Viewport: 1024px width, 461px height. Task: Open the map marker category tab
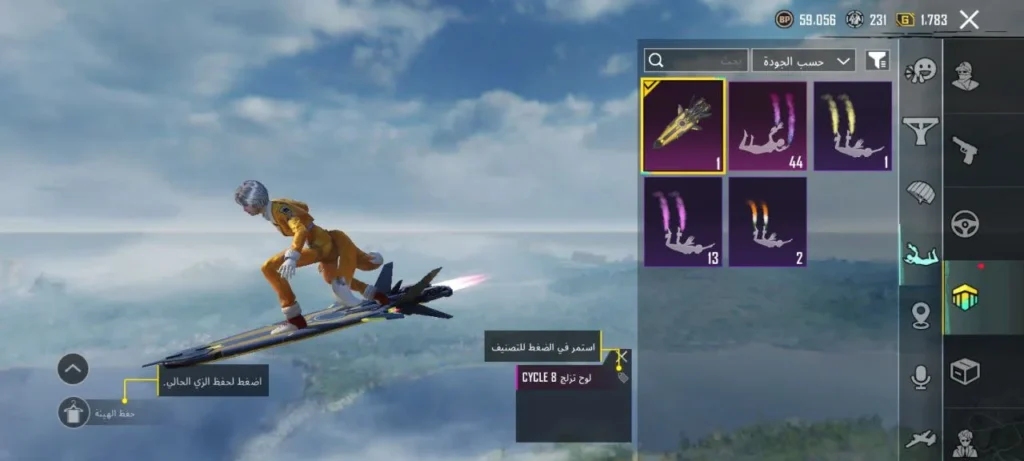920,316
